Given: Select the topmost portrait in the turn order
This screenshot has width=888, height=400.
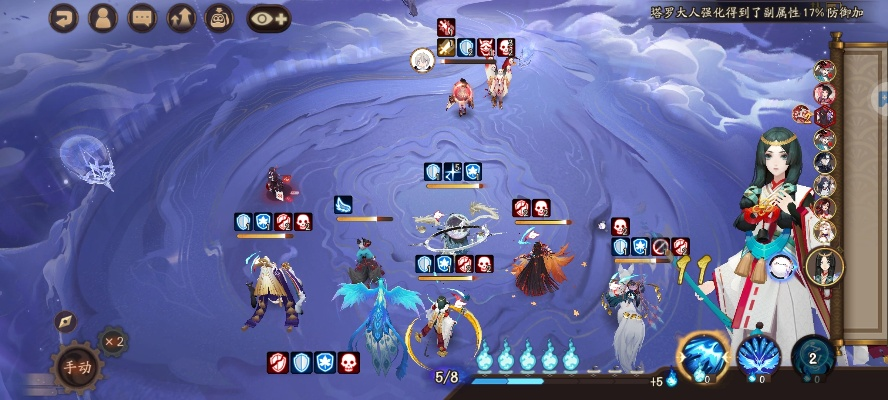Looking at the screenshot, I should [825, 71].
